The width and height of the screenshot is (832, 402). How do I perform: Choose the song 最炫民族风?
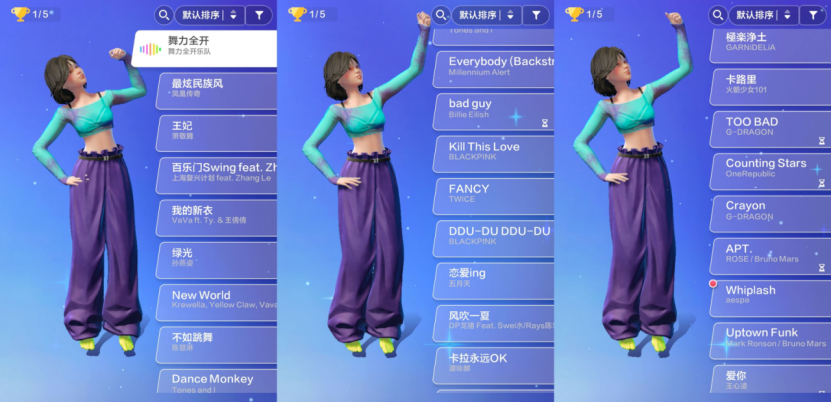217,91
